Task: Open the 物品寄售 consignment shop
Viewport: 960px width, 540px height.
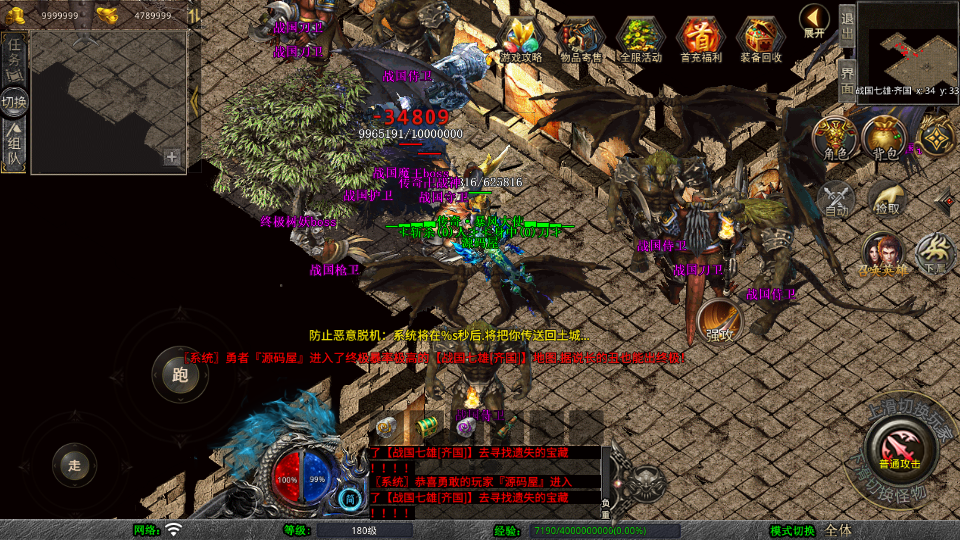Action: coord(581,40)
